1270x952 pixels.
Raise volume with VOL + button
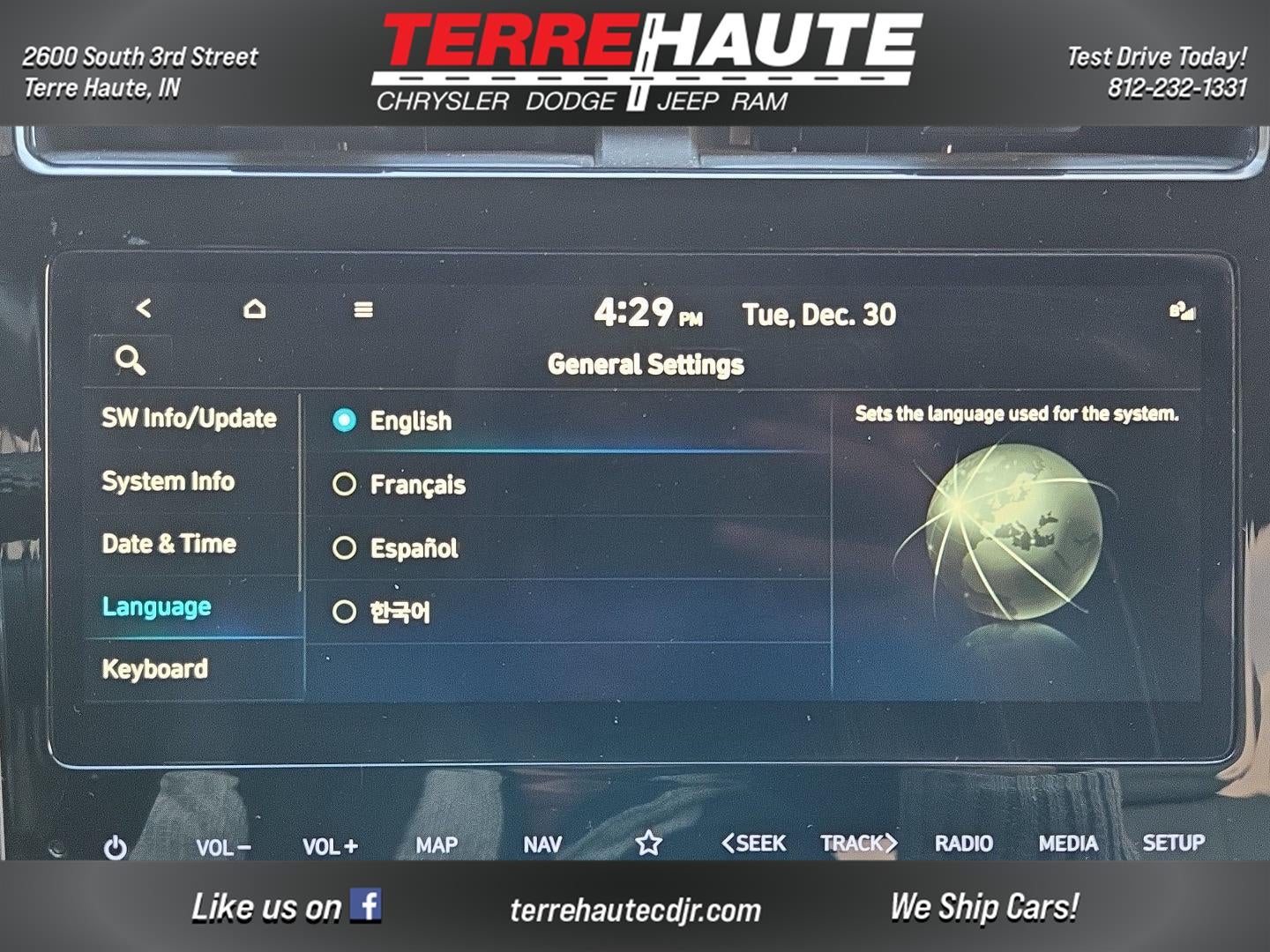[x=330, y=846]
